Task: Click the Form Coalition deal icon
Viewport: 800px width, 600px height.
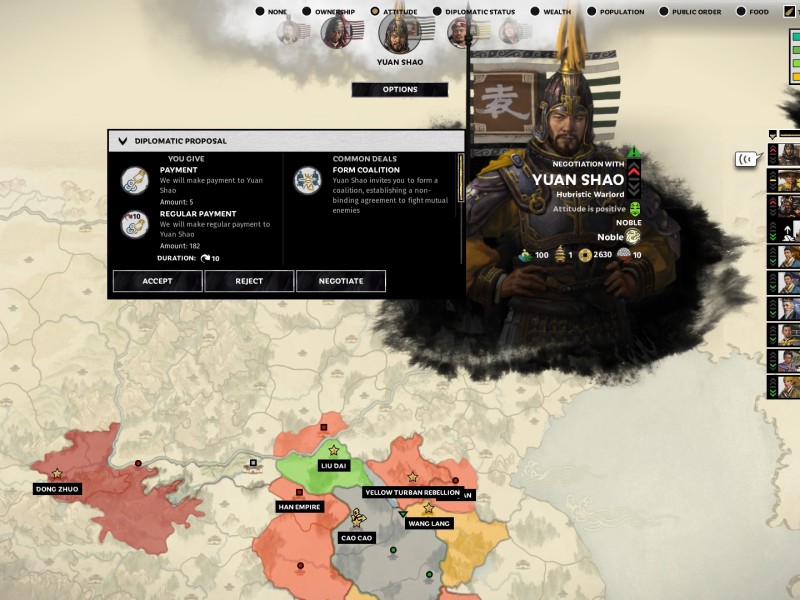Action: (306, 180)
